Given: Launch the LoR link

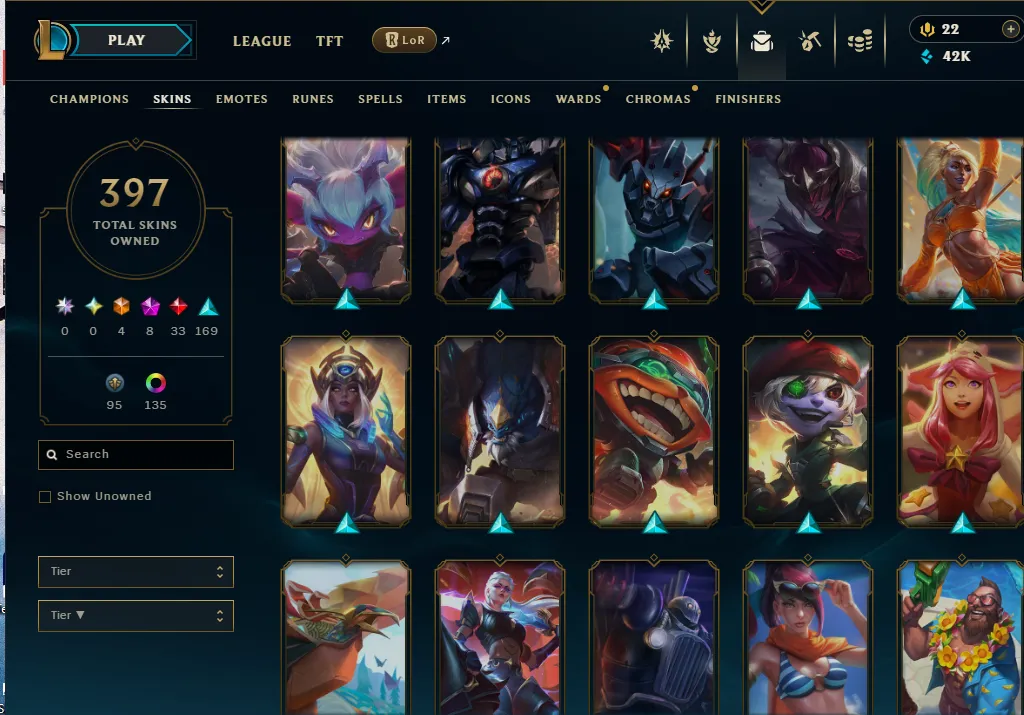Looking at the screenshot, I should 404,41.
